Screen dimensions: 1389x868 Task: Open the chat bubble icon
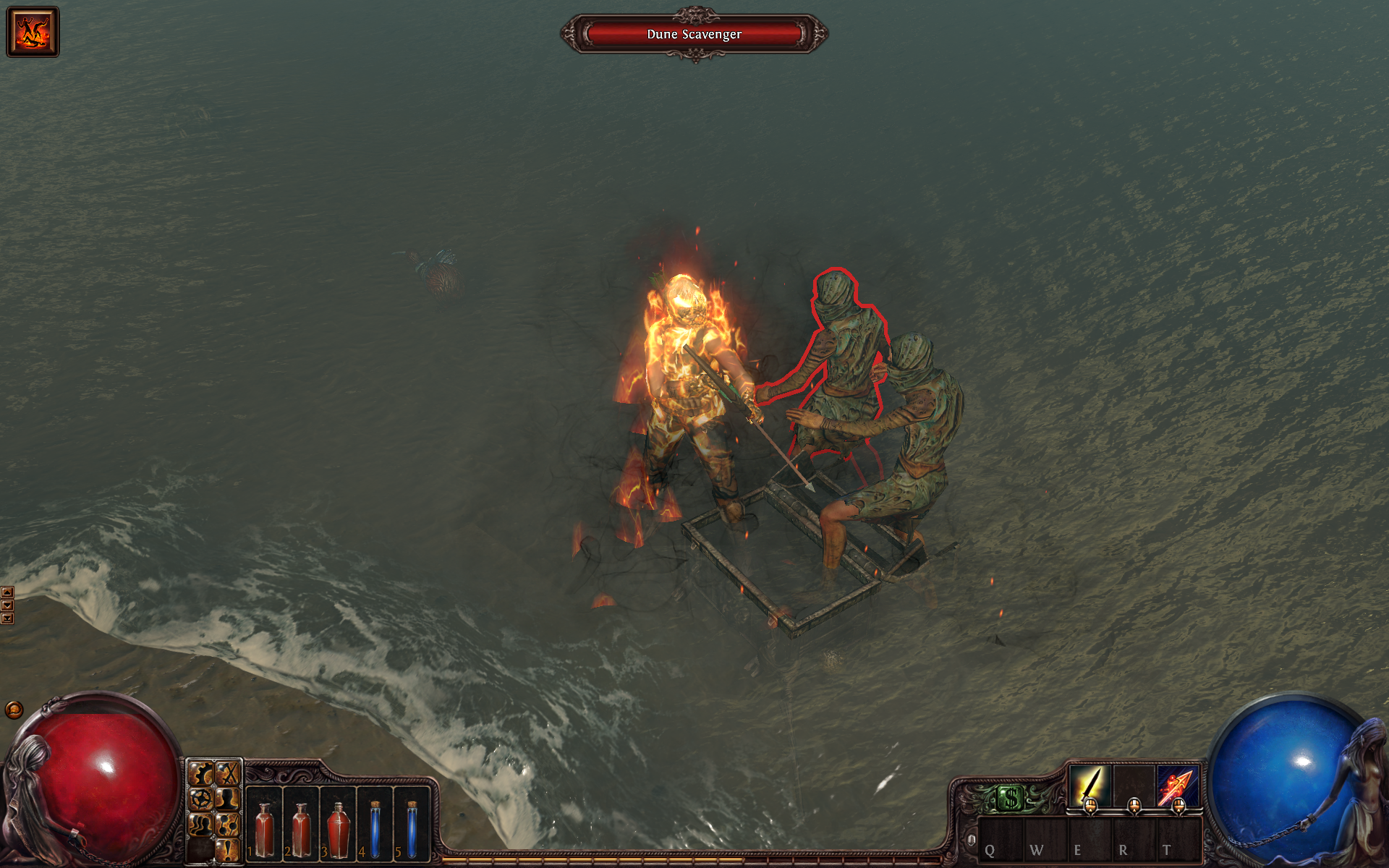click(x=14, y=710)
